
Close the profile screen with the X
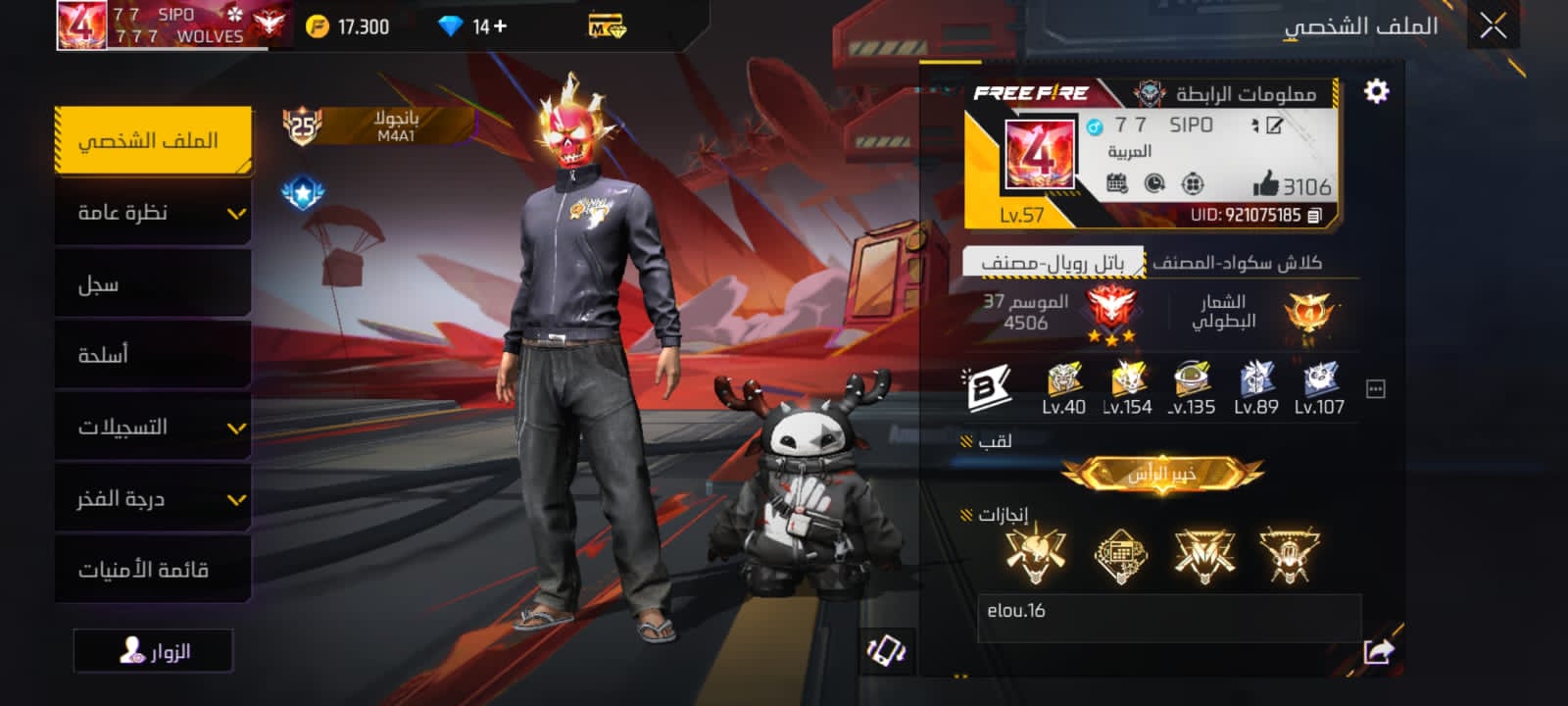[1493, 25]
